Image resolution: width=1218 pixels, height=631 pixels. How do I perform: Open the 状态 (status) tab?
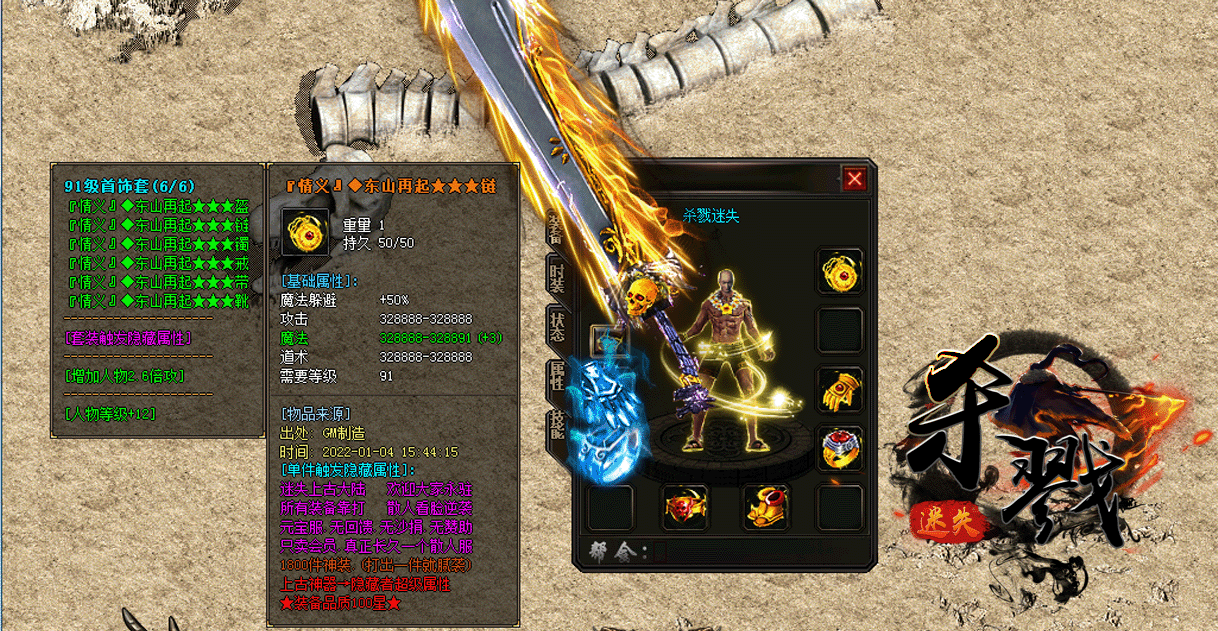click(557, 327)
